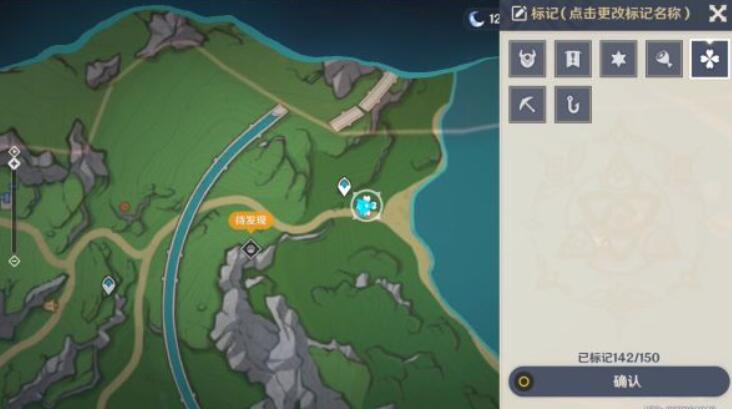
Task: Select the exclamation banner marker icon
Action: pyautogui.click(x=573, y=59)
